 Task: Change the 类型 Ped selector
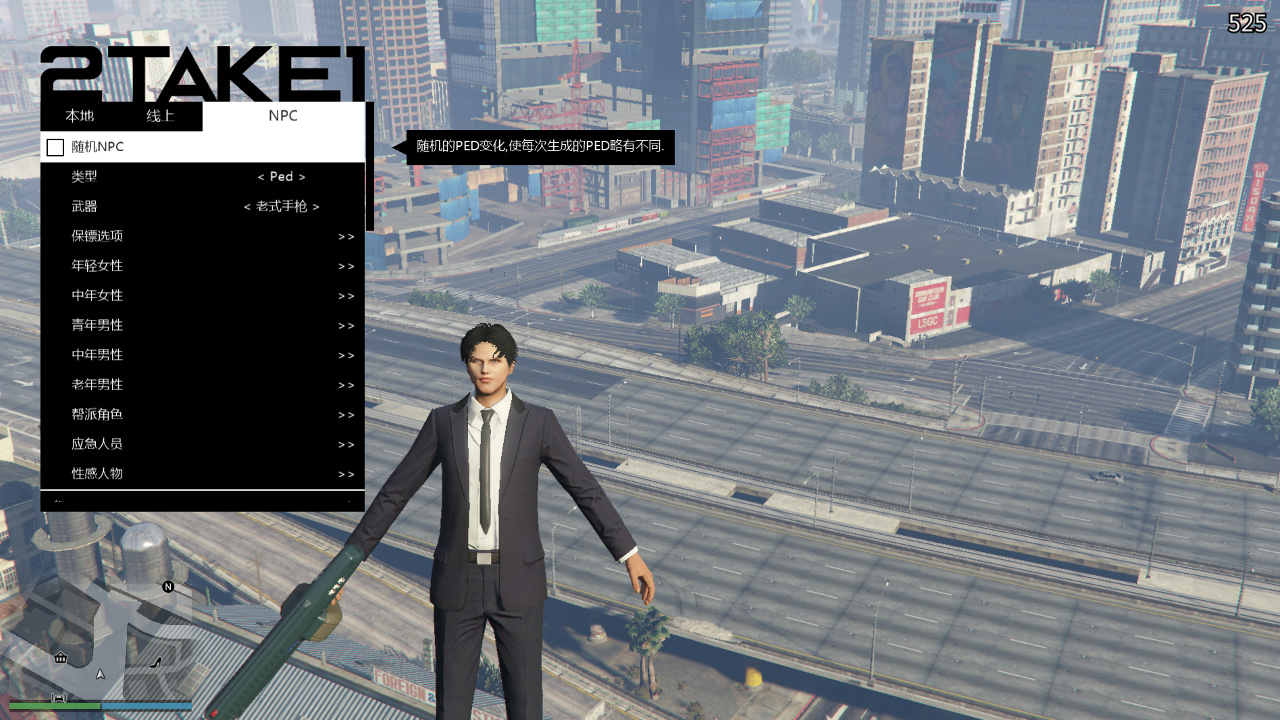(x=281, y=176)
